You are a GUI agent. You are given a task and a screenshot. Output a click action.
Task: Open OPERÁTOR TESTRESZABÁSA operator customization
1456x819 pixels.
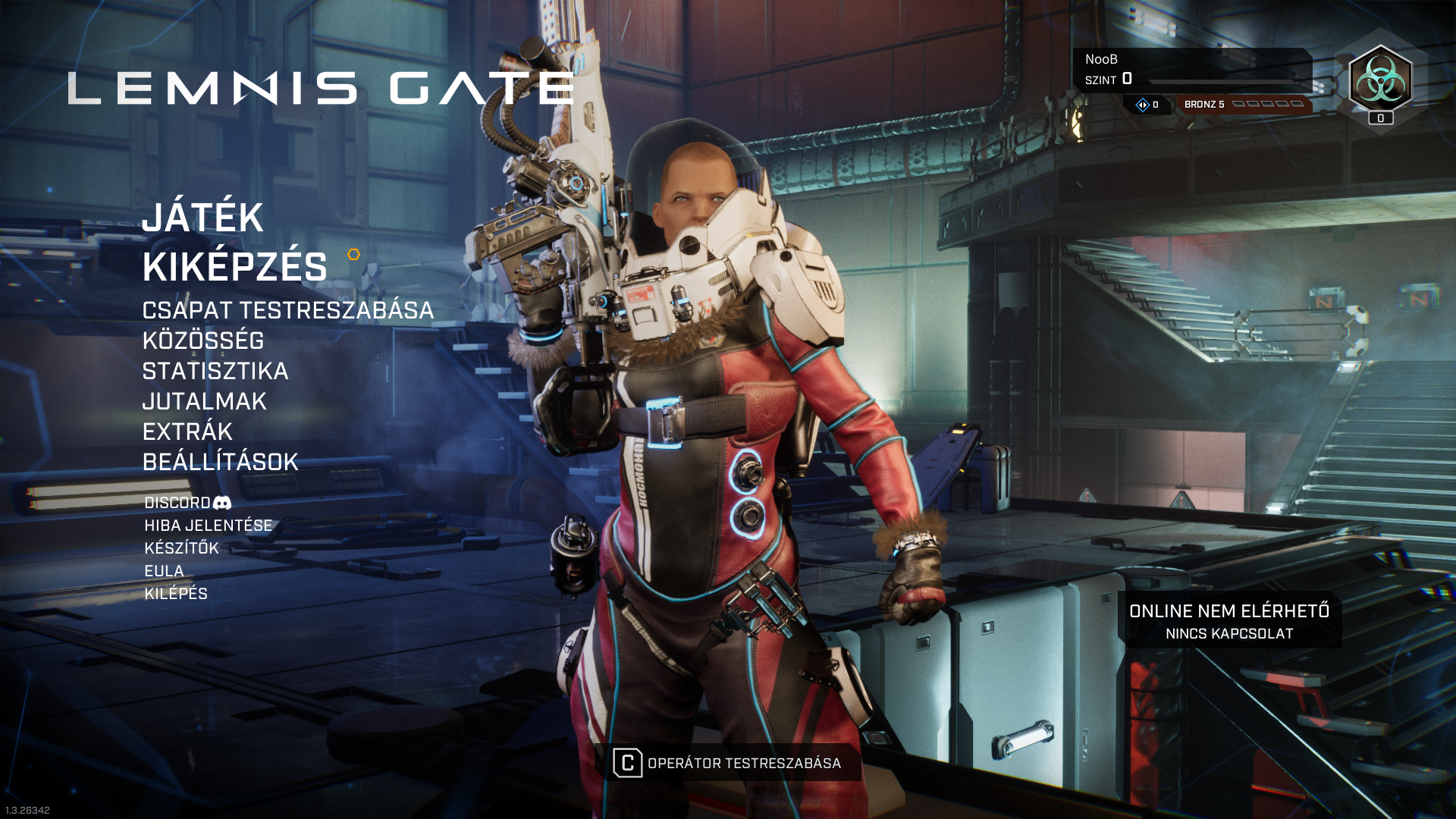pos(728,763)
